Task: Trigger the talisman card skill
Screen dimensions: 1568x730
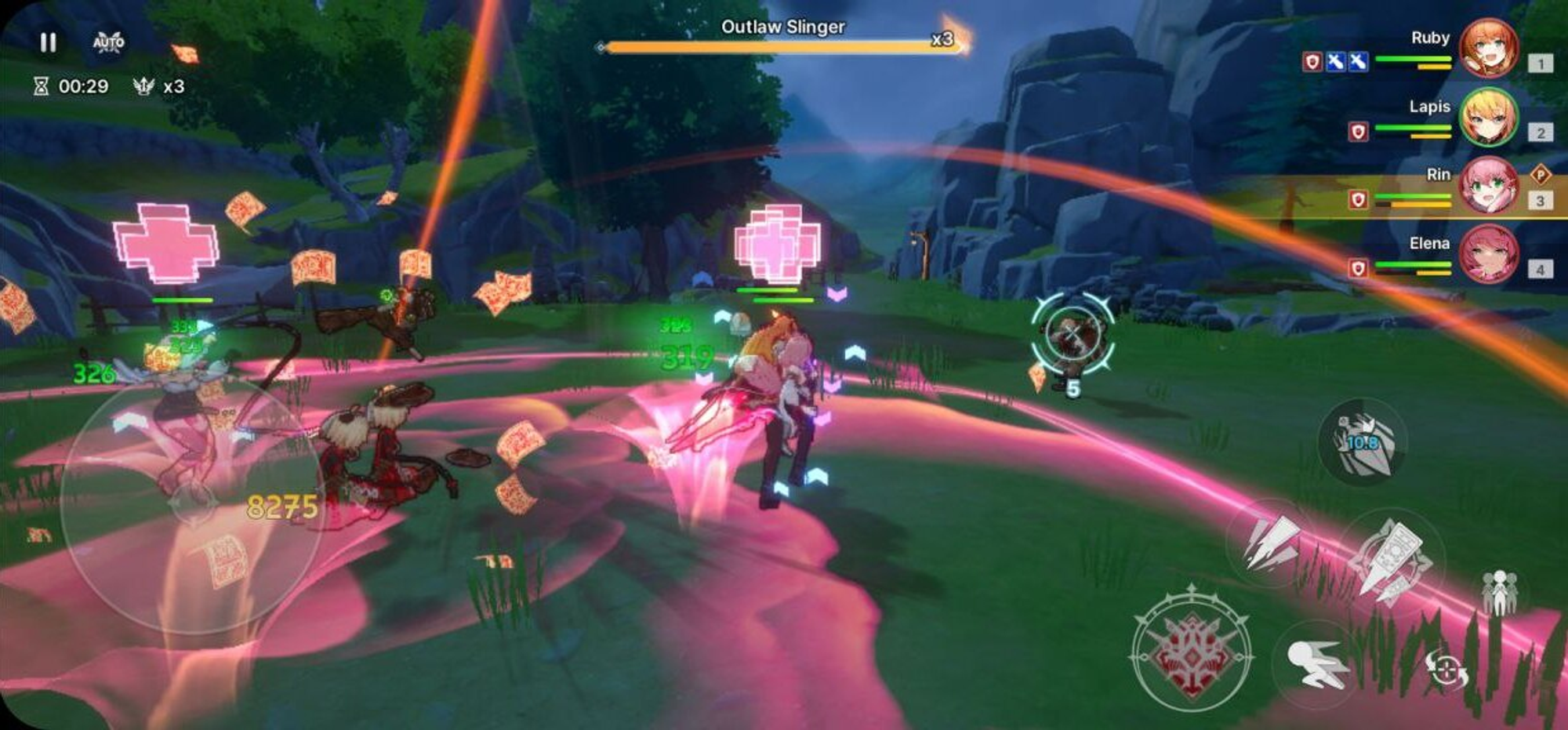Action: [x=1390, y=557]
